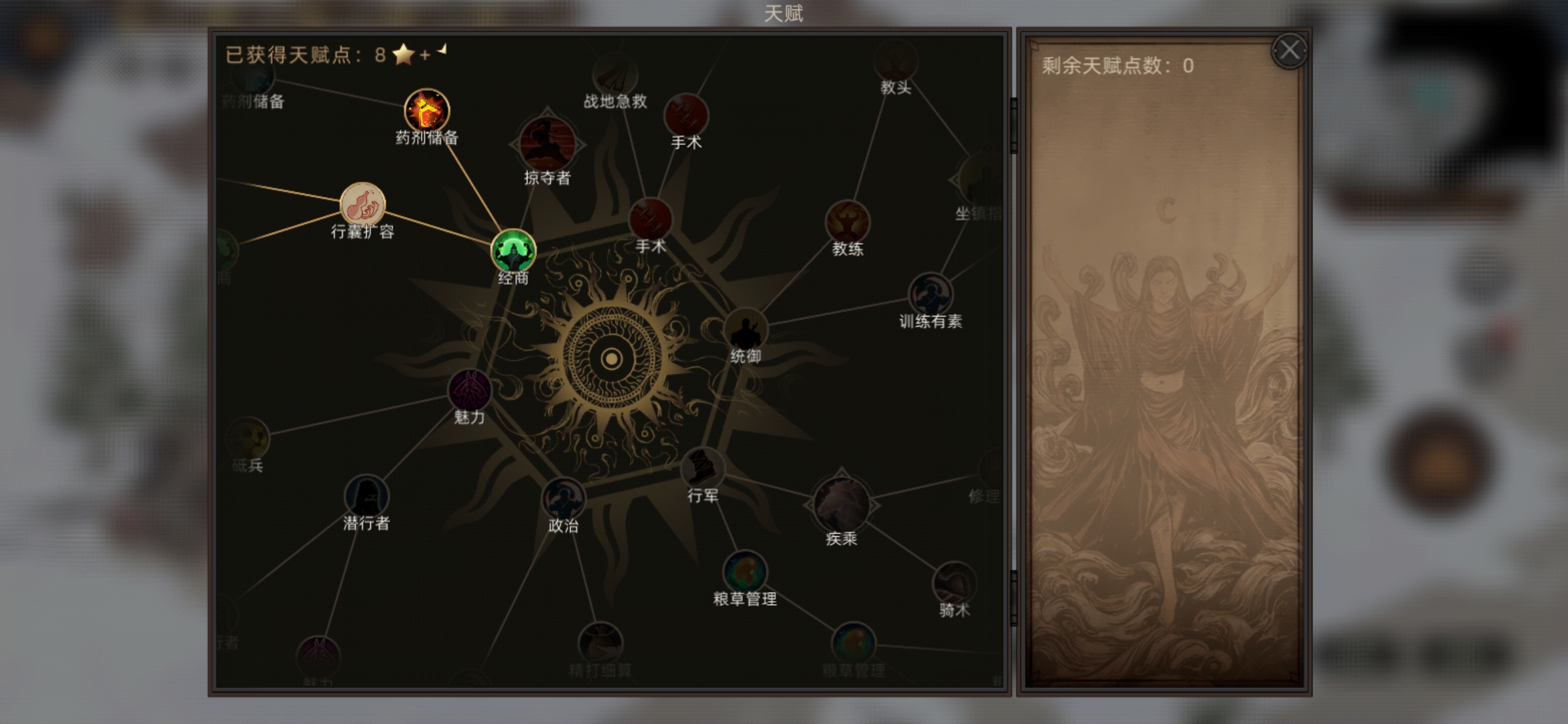Pick the 行军 boot talent node
Screen dimensions: 1568x724
click(x=702, y=468)
